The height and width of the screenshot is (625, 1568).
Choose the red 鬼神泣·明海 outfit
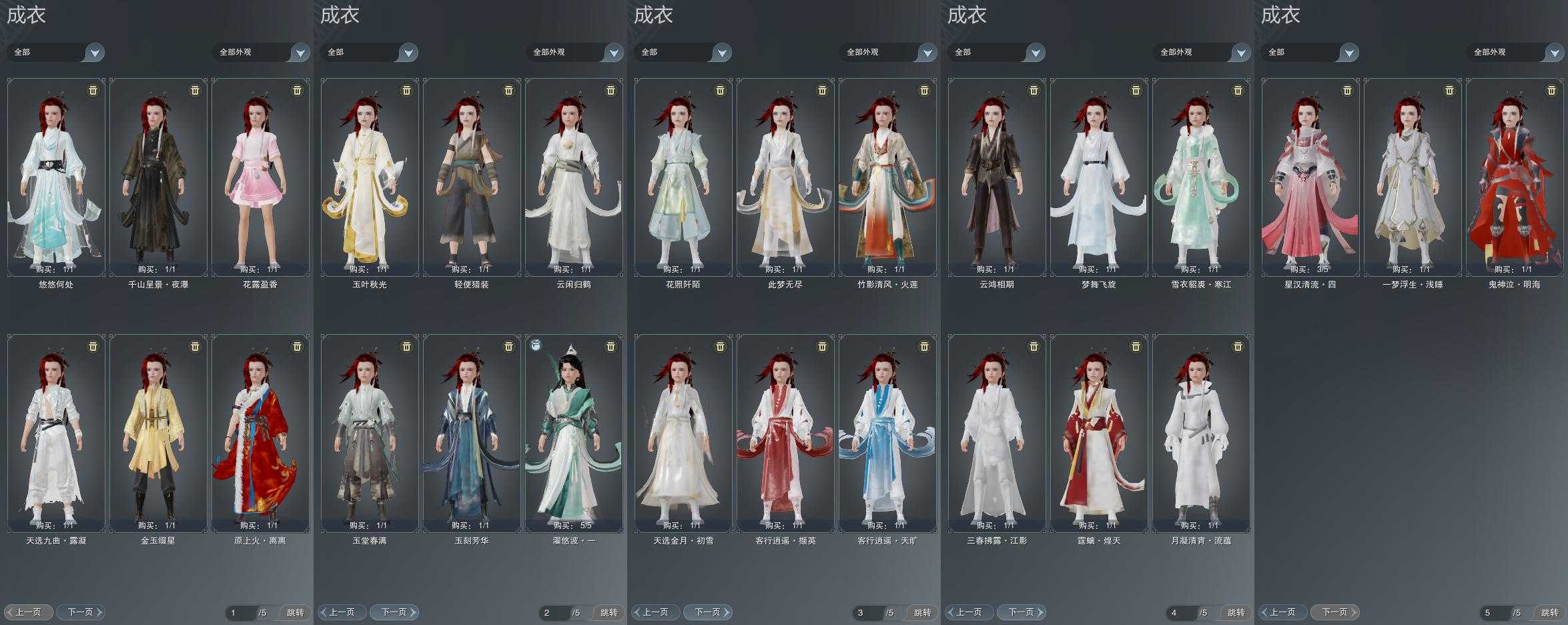[1515, 177]
